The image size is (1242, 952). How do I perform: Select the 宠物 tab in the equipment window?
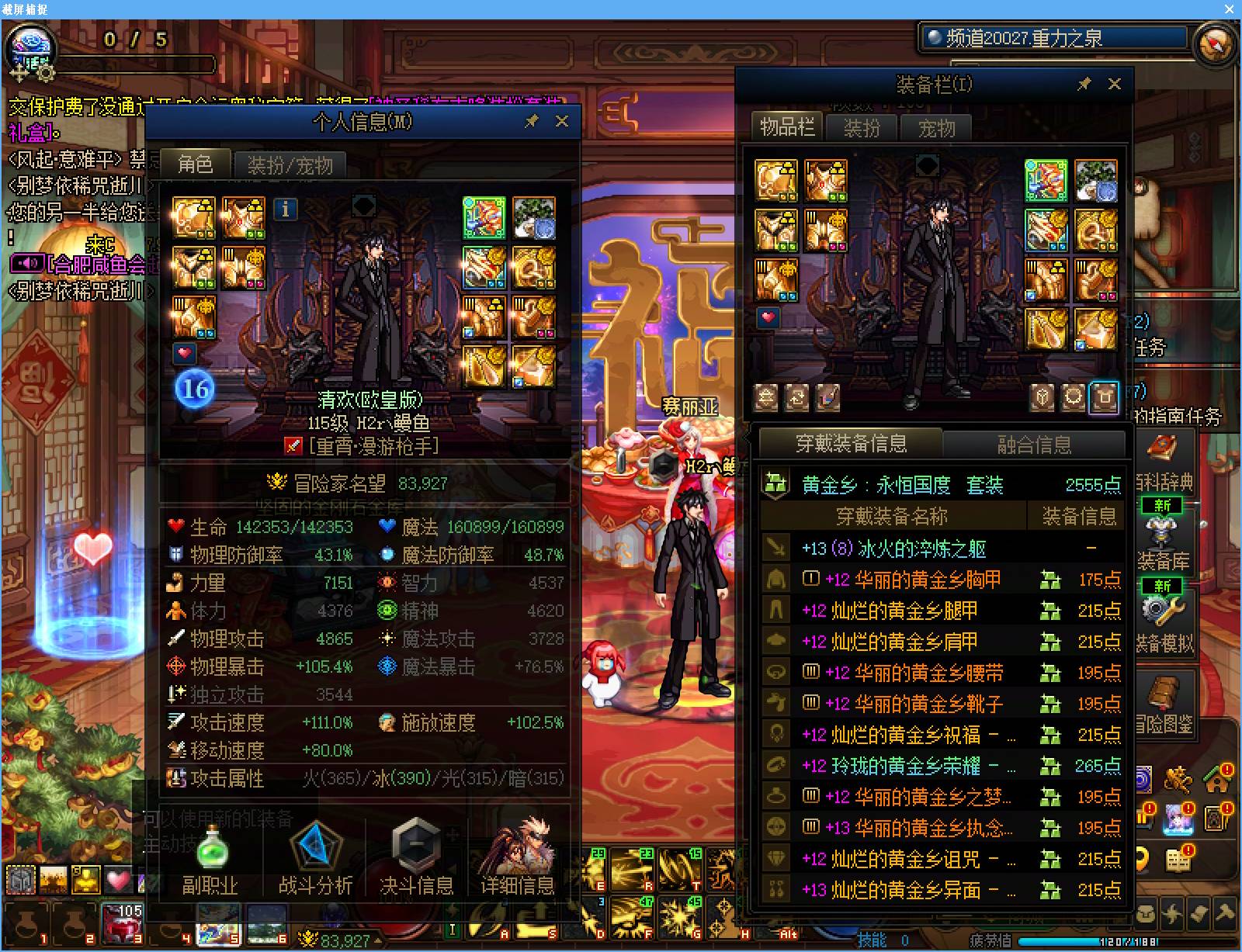pyautogui.click(x=937, y=129)
